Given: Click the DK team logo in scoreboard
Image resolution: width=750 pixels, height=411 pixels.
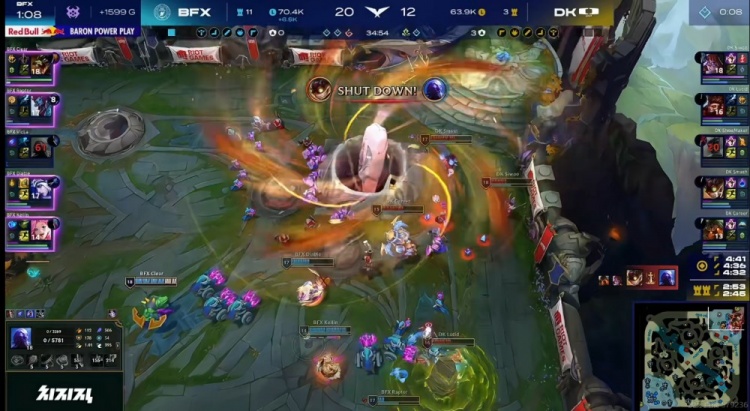Looking at the screenshot, I should point(594,12).
